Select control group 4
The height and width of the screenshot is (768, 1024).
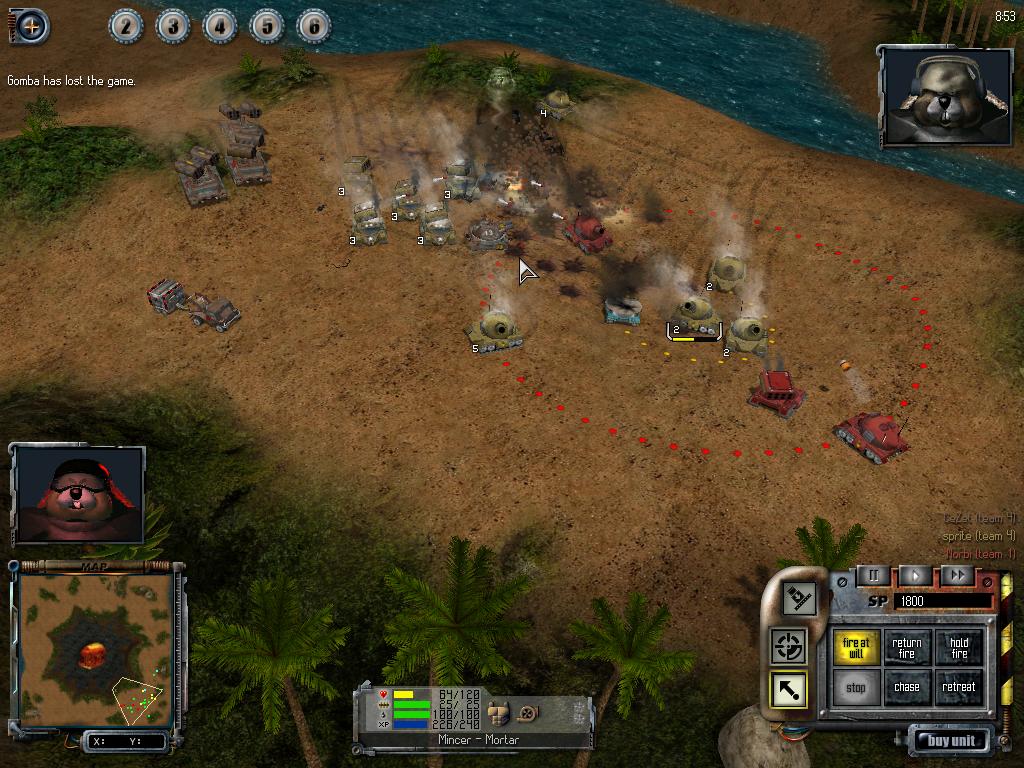pyautogui.click(x=220, y=26)
